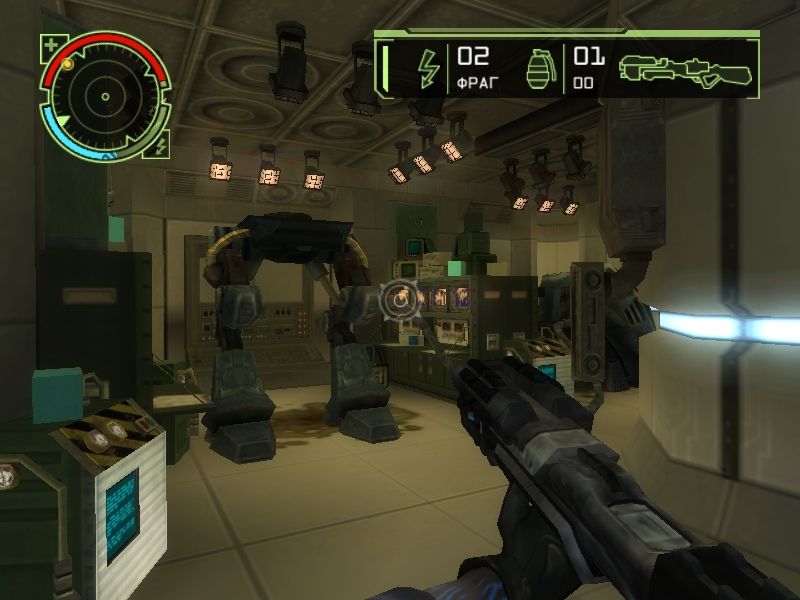Select the green medical cross icon

pos(51,46)
